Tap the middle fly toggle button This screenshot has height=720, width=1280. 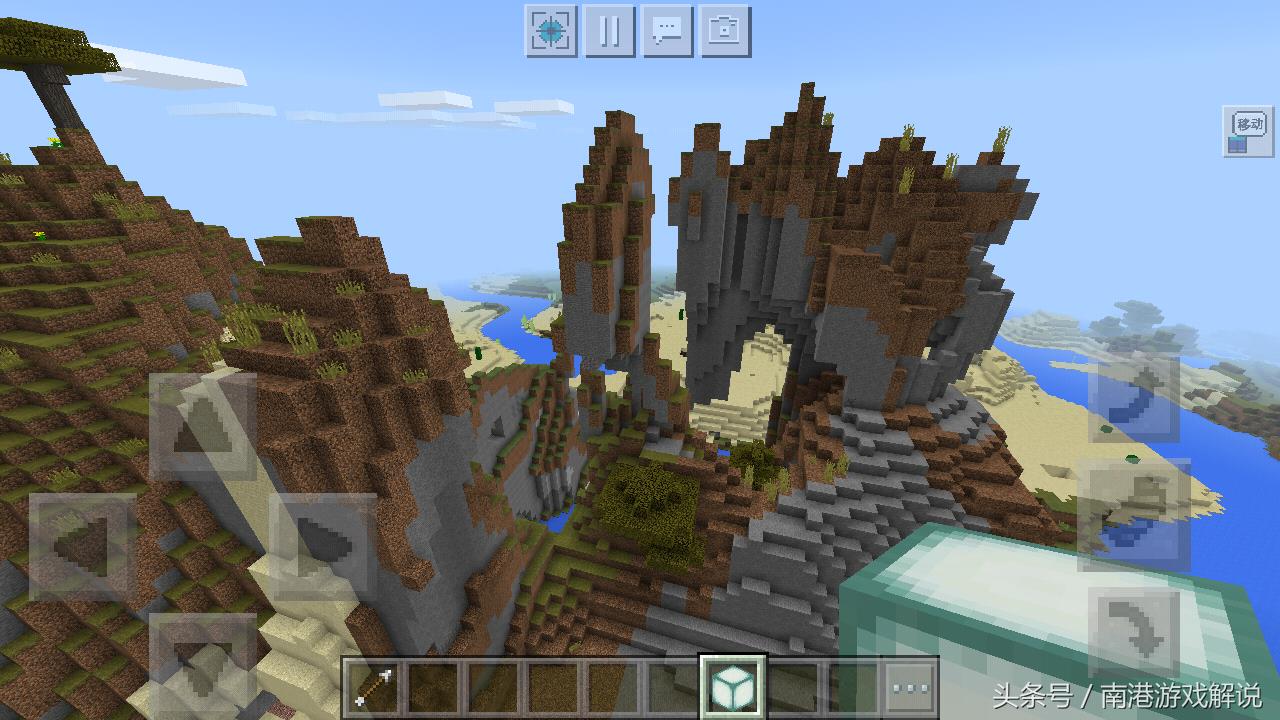pos(1133,514)
